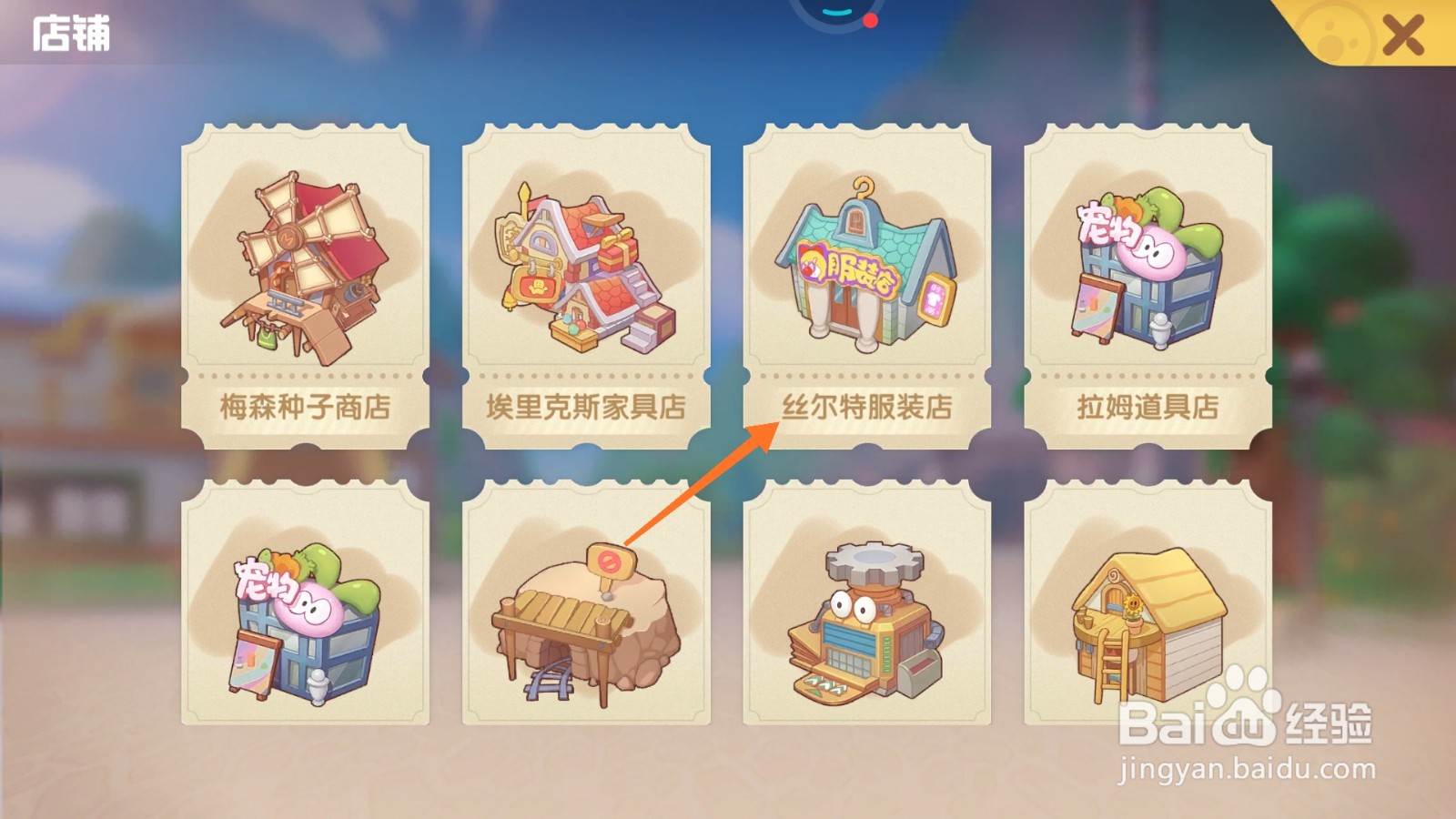Click the red notification dot near the clock
Image resolution: width=1456 pixels, height=819 pixels.
pyautogui.click(x=871, y=19)
